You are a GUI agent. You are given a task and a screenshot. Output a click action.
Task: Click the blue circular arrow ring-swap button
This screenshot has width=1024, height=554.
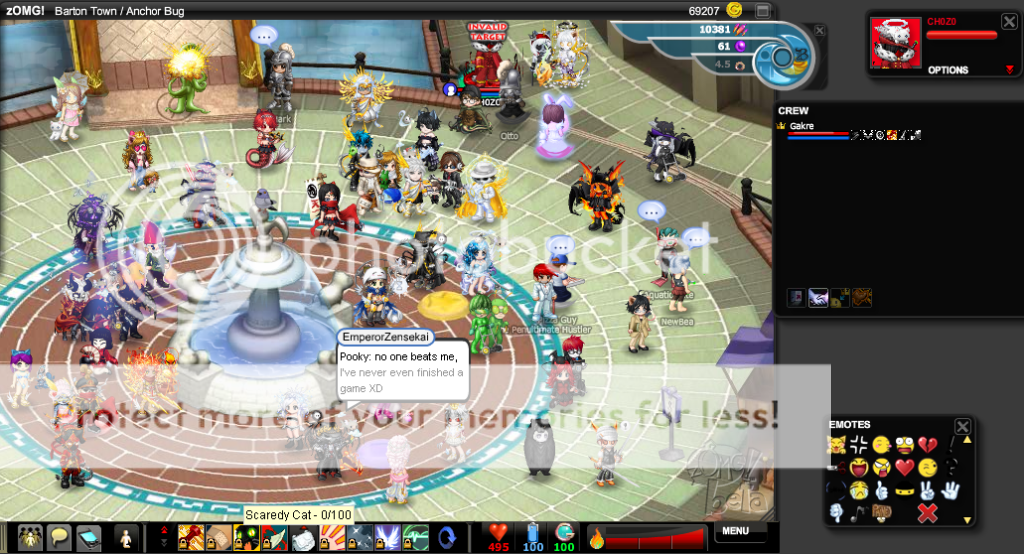pyautogui.click(x=447, y=537)
